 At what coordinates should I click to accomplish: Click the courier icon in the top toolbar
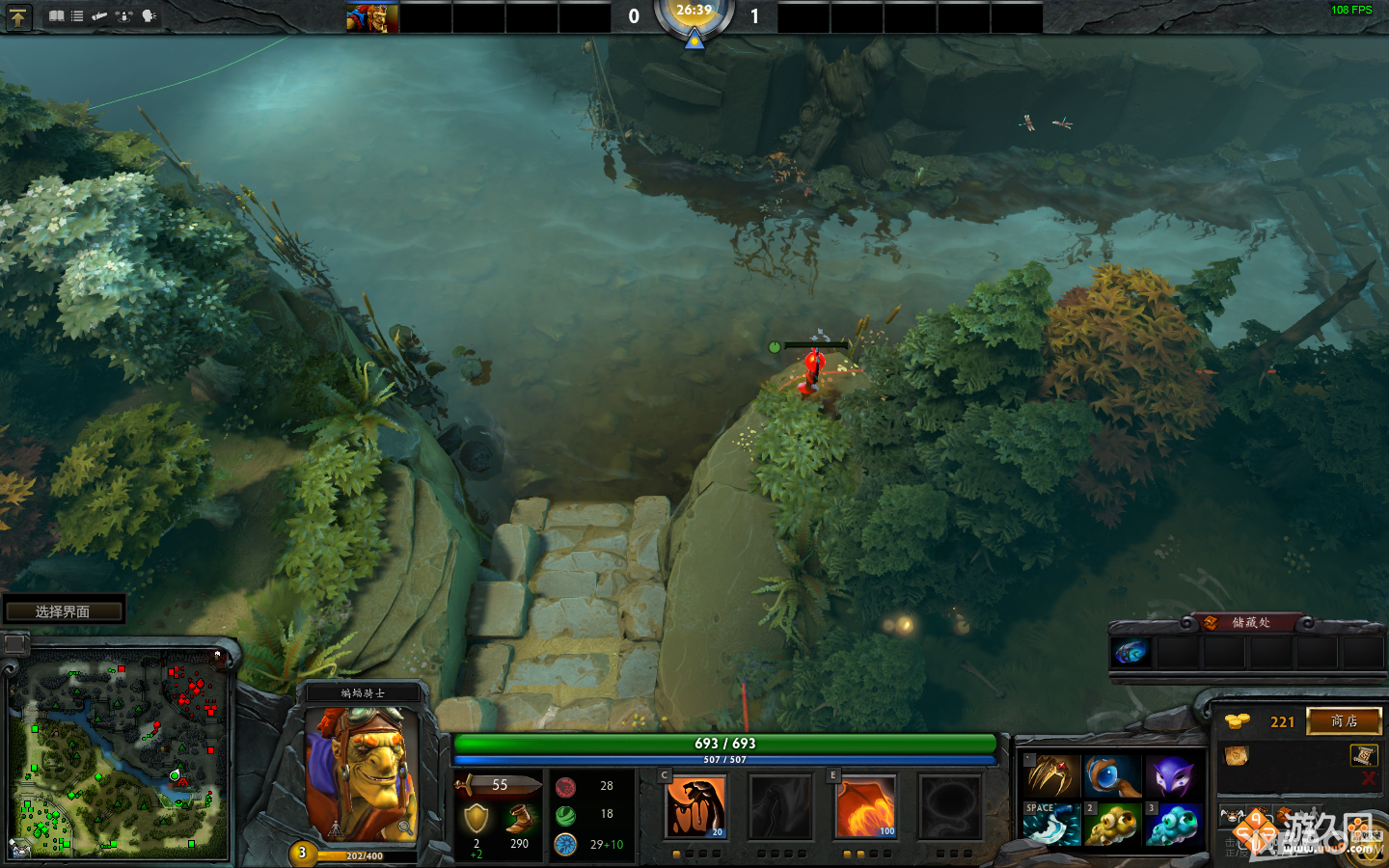(x=100, y=15)
